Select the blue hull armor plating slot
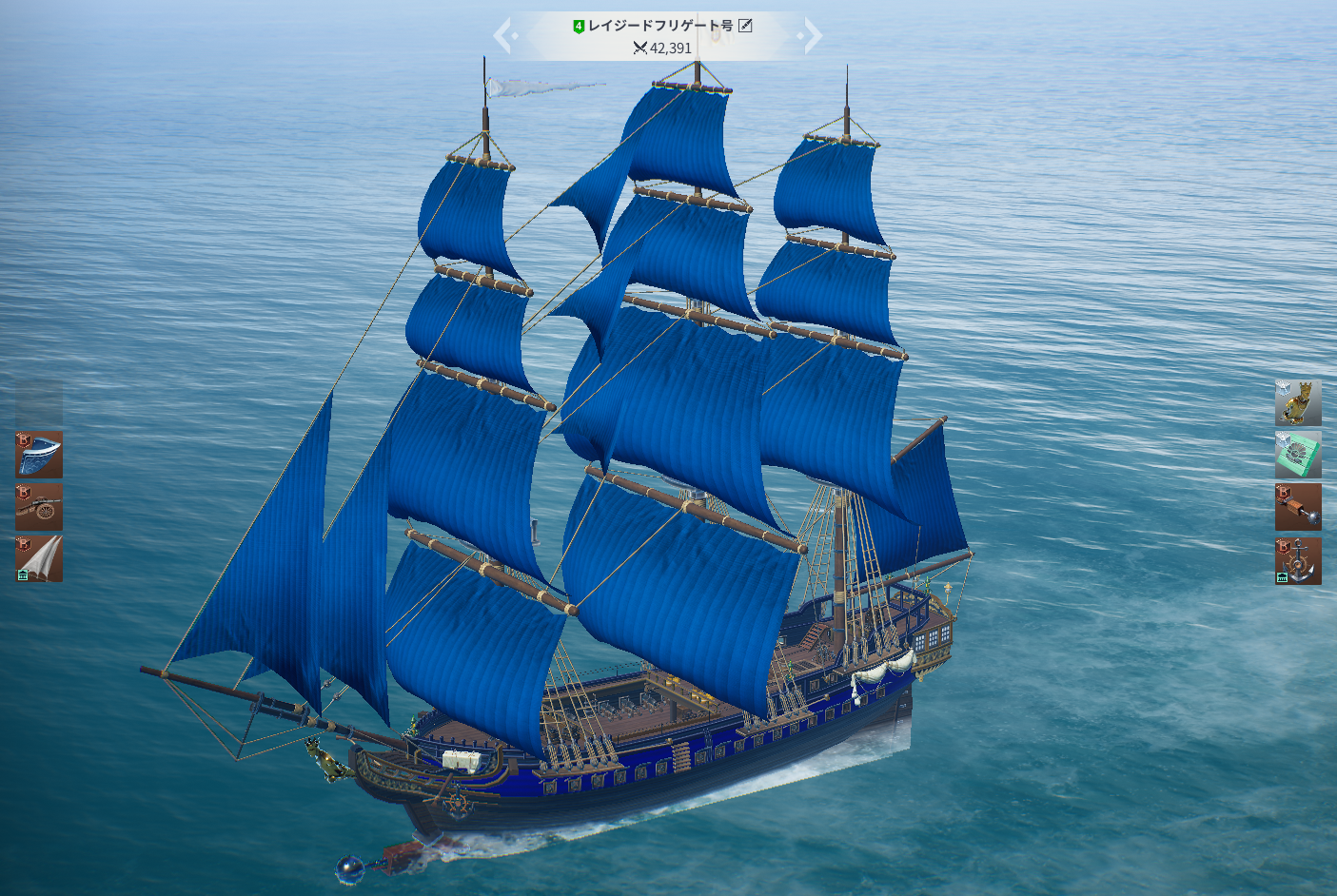This screenshot has width=1337, height=896. pyautogui.click(x=39, y=455)
